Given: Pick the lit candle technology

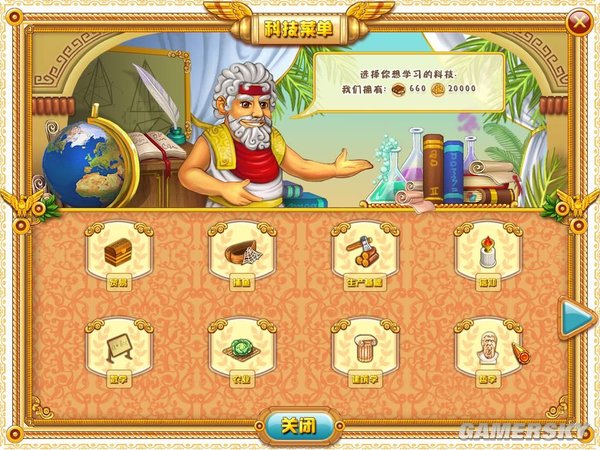Looking at the screenshot, I should (x=488, y=252).
